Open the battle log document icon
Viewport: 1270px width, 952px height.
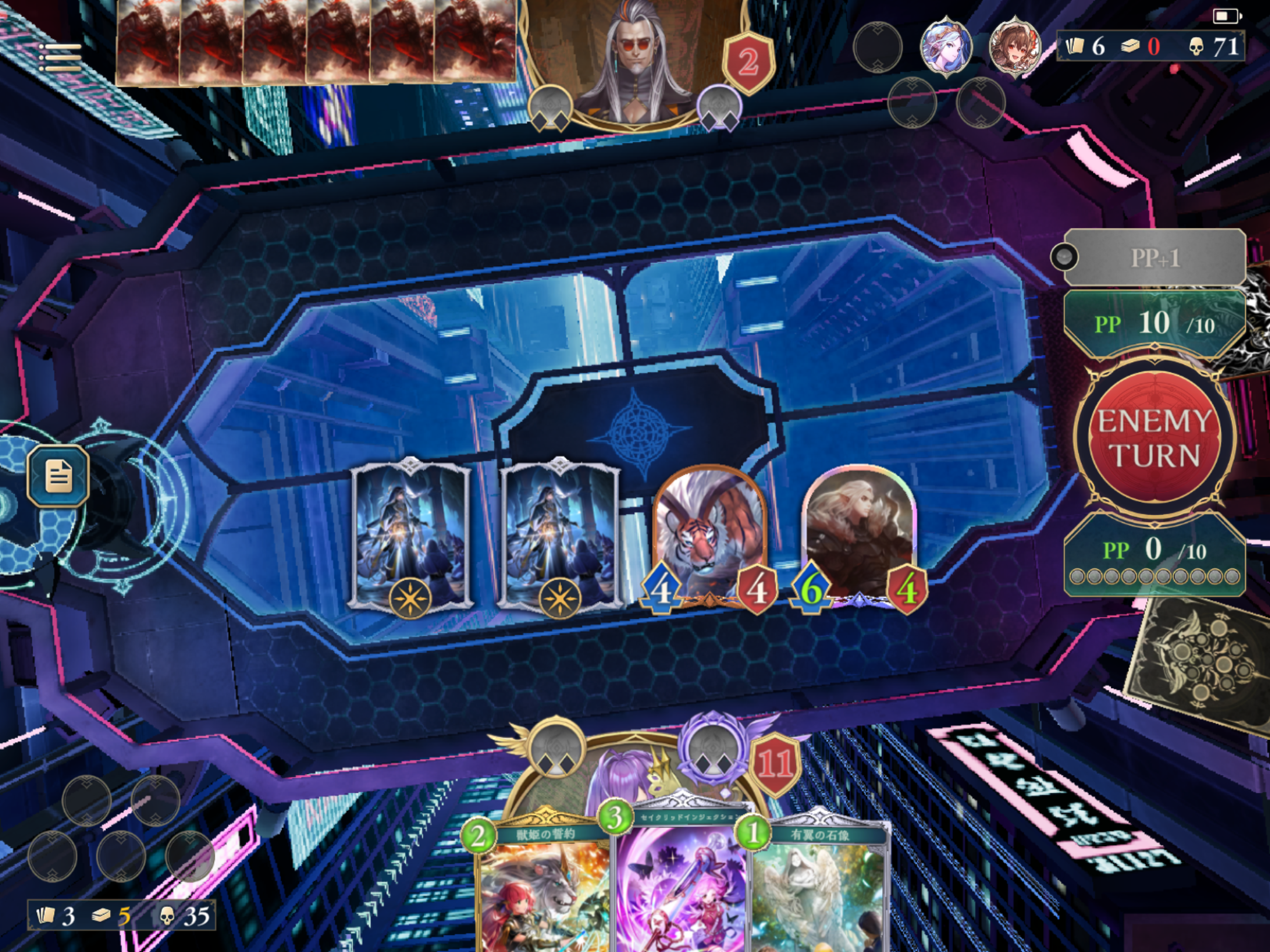click(x=58, y=476)
